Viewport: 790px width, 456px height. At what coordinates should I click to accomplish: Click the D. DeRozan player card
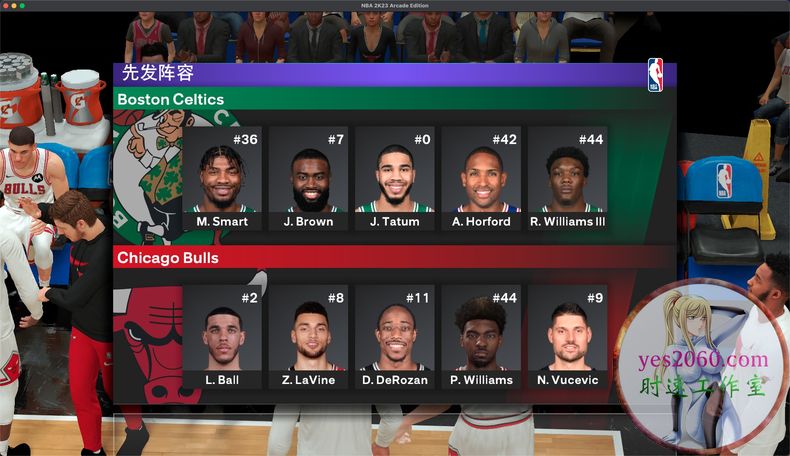pyautogui.click(x=395, y=337)
